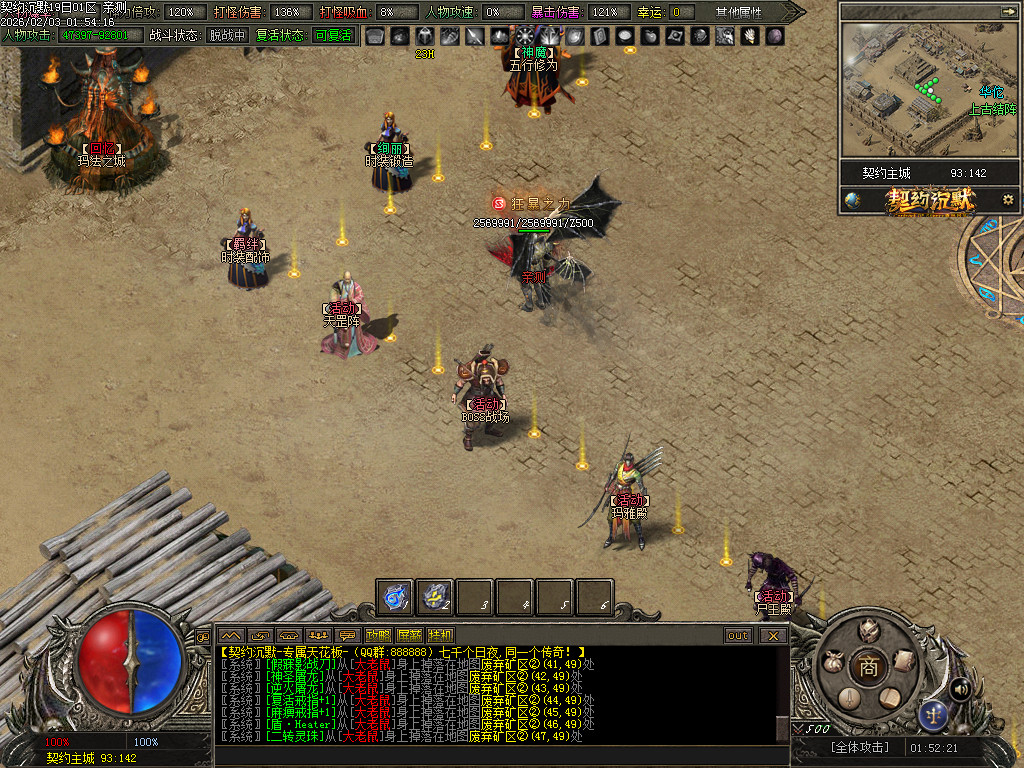Open the globe world map icon
The height and width of the screenshot is (768, 1024).
[x=852, y=200]
